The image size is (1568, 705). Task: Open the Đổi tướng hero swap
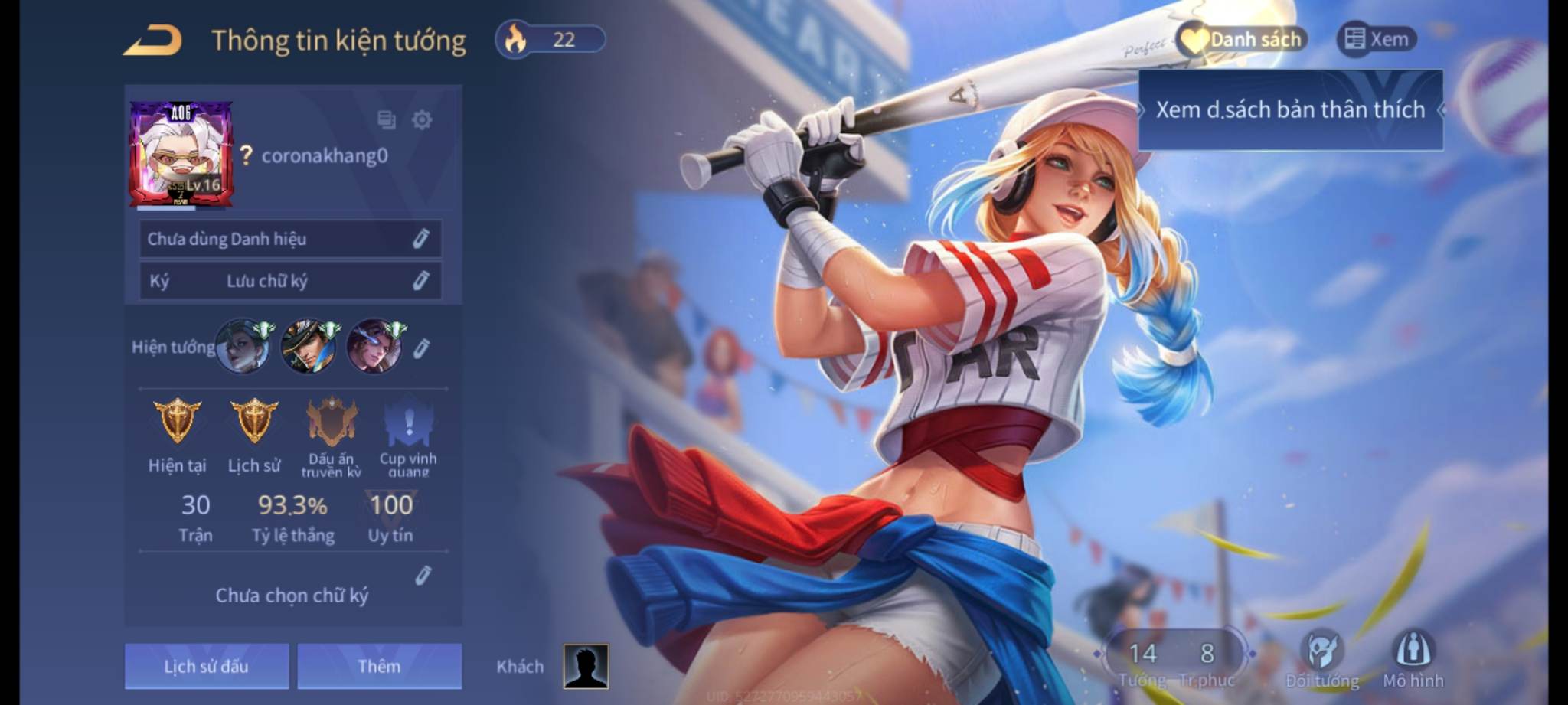pos(1322,658)
